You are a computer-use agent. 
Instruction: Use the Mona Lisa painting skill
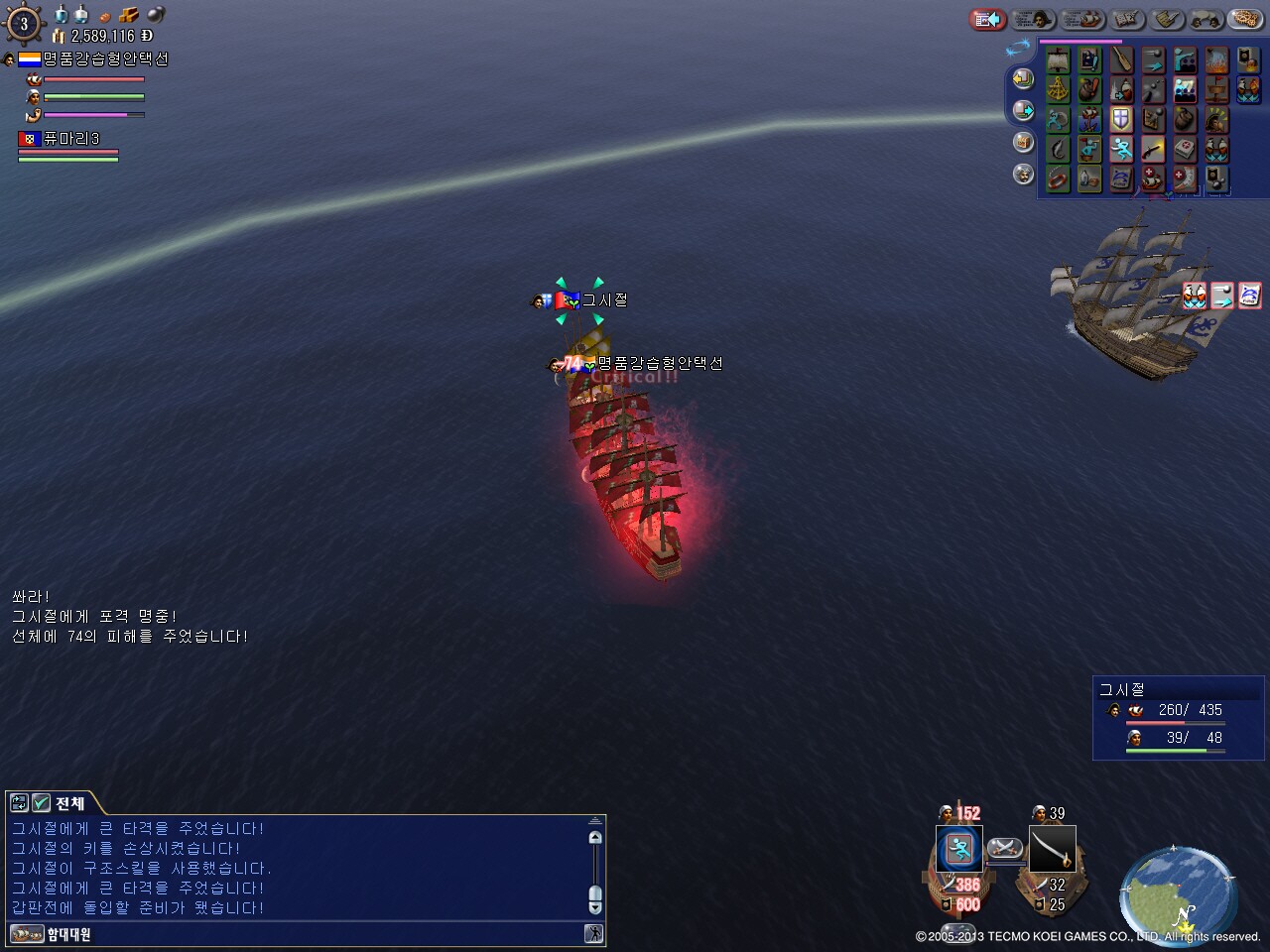1089,61
